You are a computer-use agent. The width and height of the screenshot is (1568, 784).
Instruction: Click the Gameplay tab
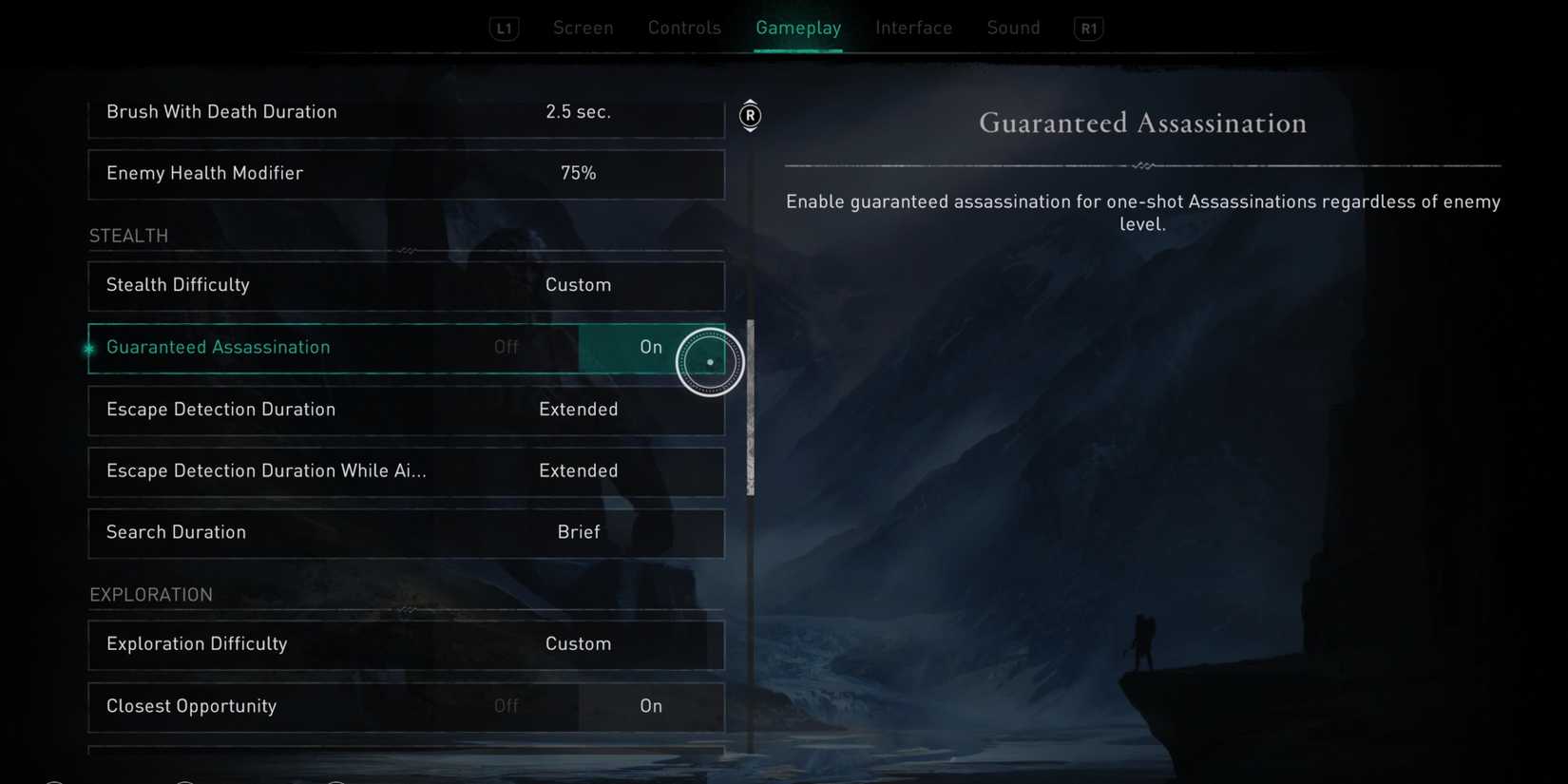click(798, 28)
